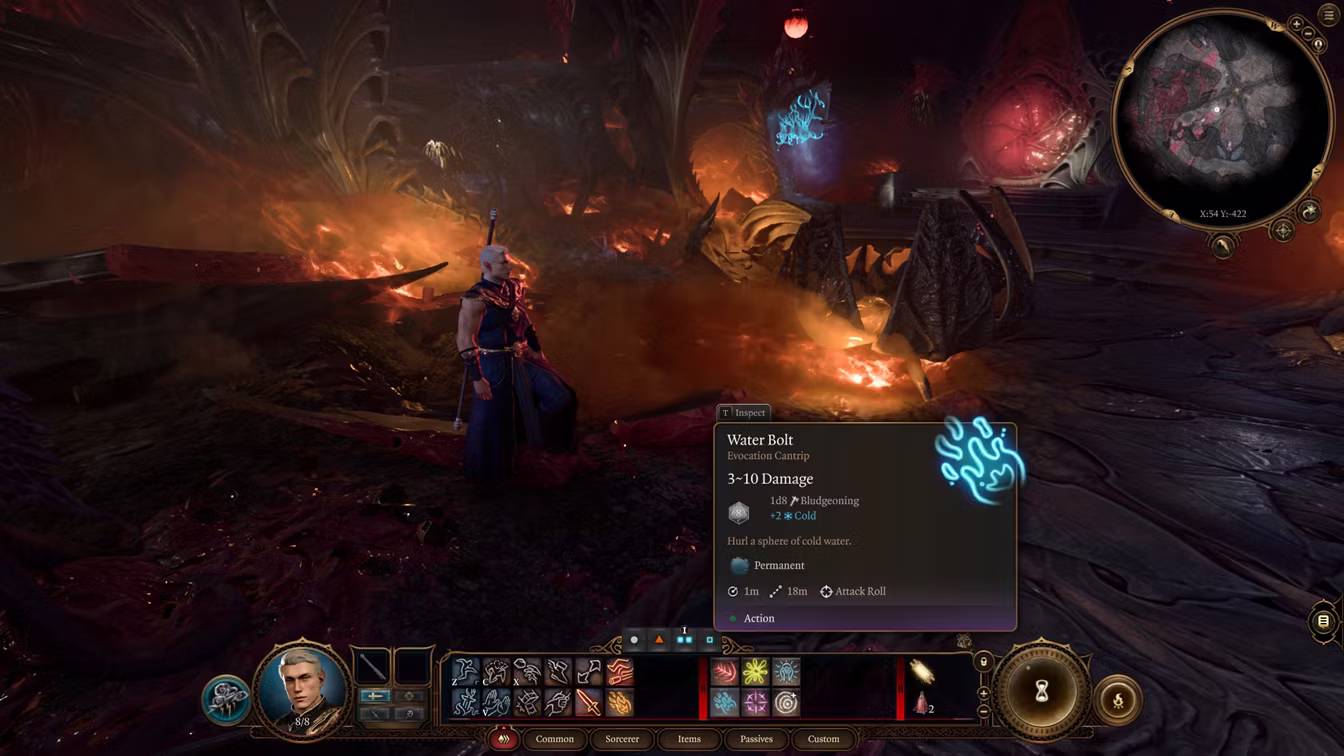Open the game menu hamburger icon
The image size is (1344, 756).
pyautogui.click(x=1327, y=16)
